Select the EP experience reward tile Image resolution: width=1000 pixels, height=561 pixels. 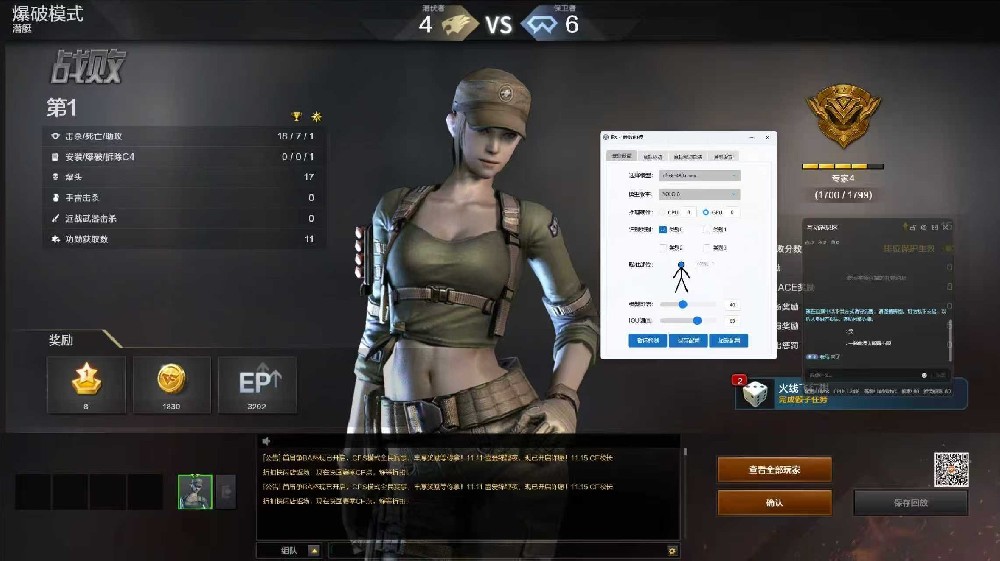pos(257,384)
